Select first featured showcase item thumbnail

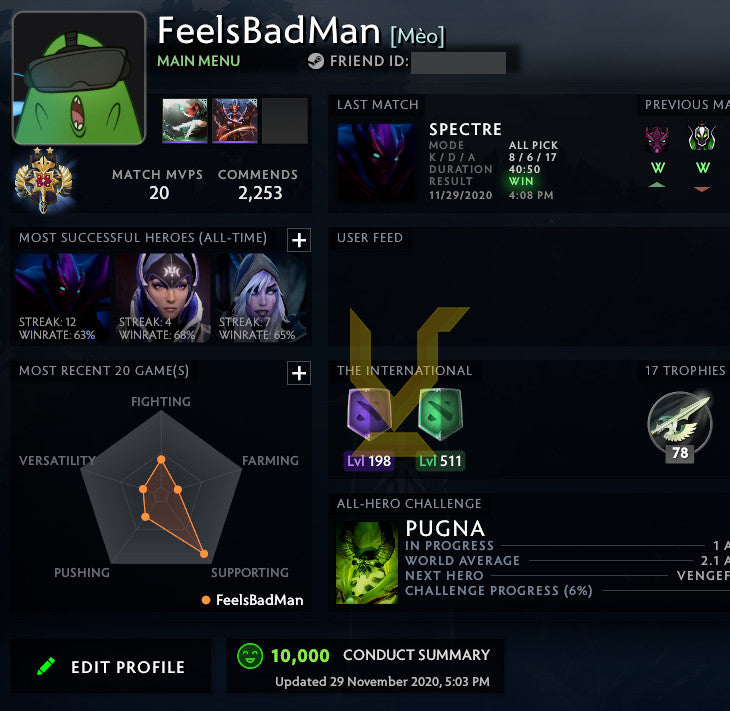[185, 121]
